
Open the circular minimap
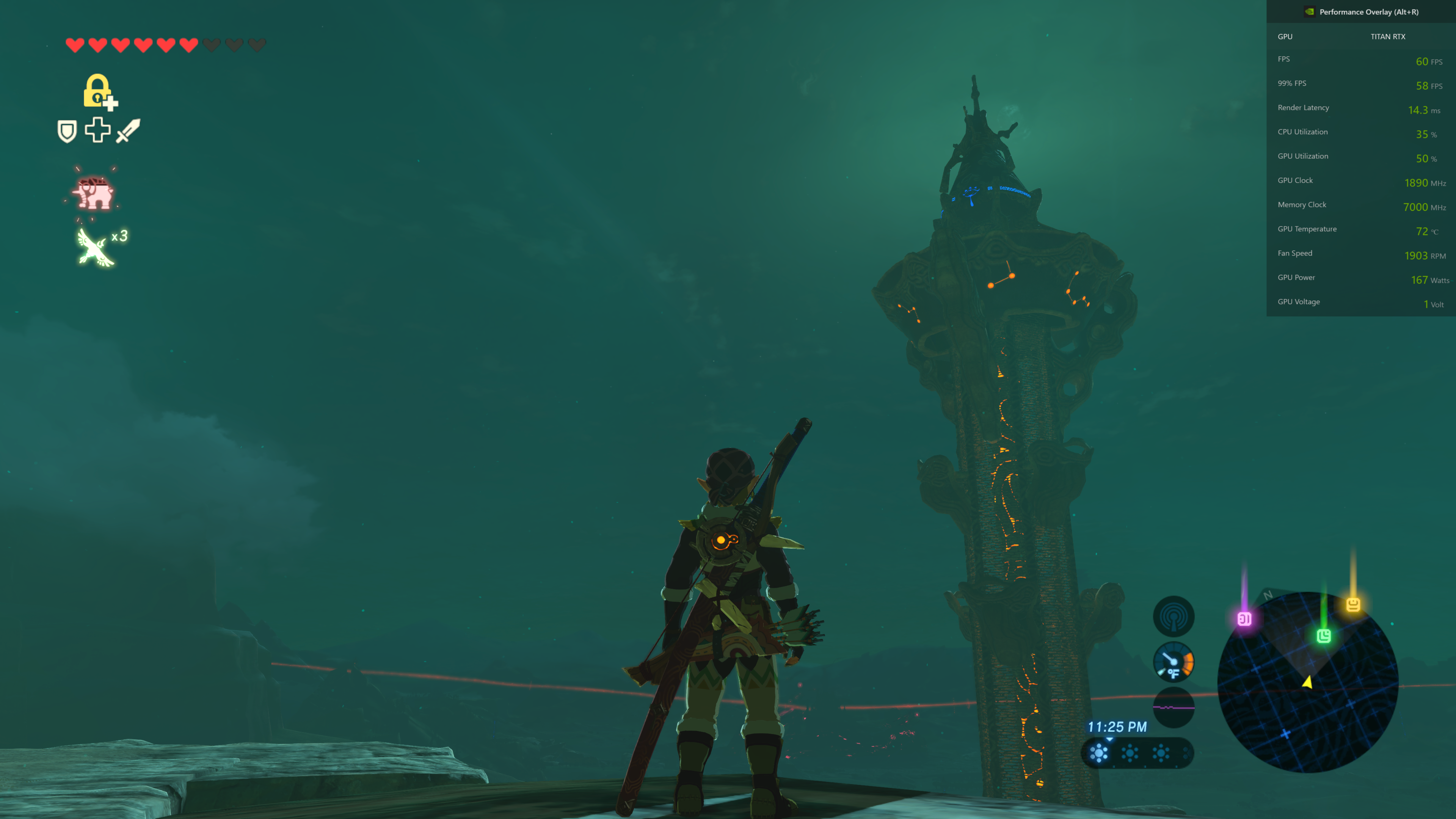coord(1307,682)
